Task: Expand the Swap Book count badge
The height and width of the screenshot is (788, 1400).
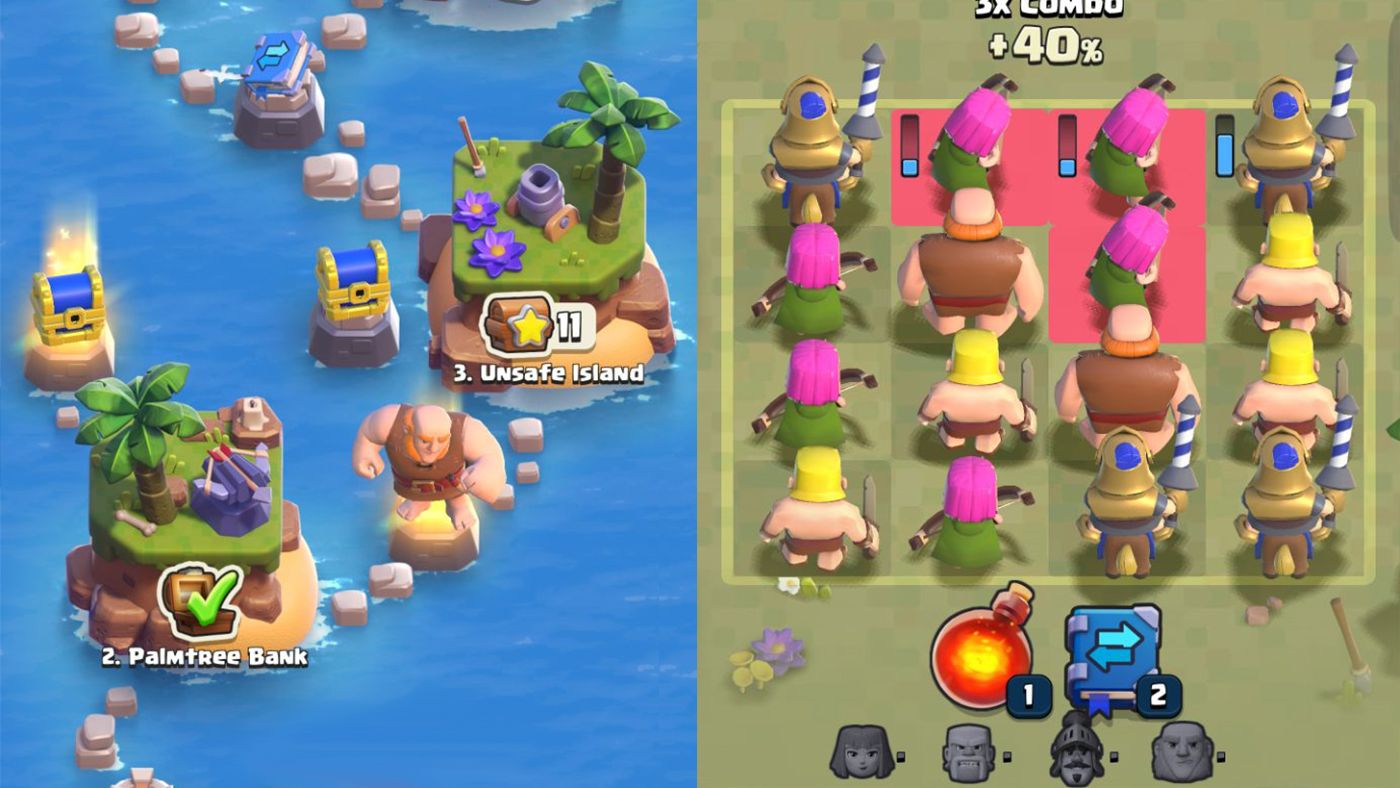Action: coord(1158,695)
